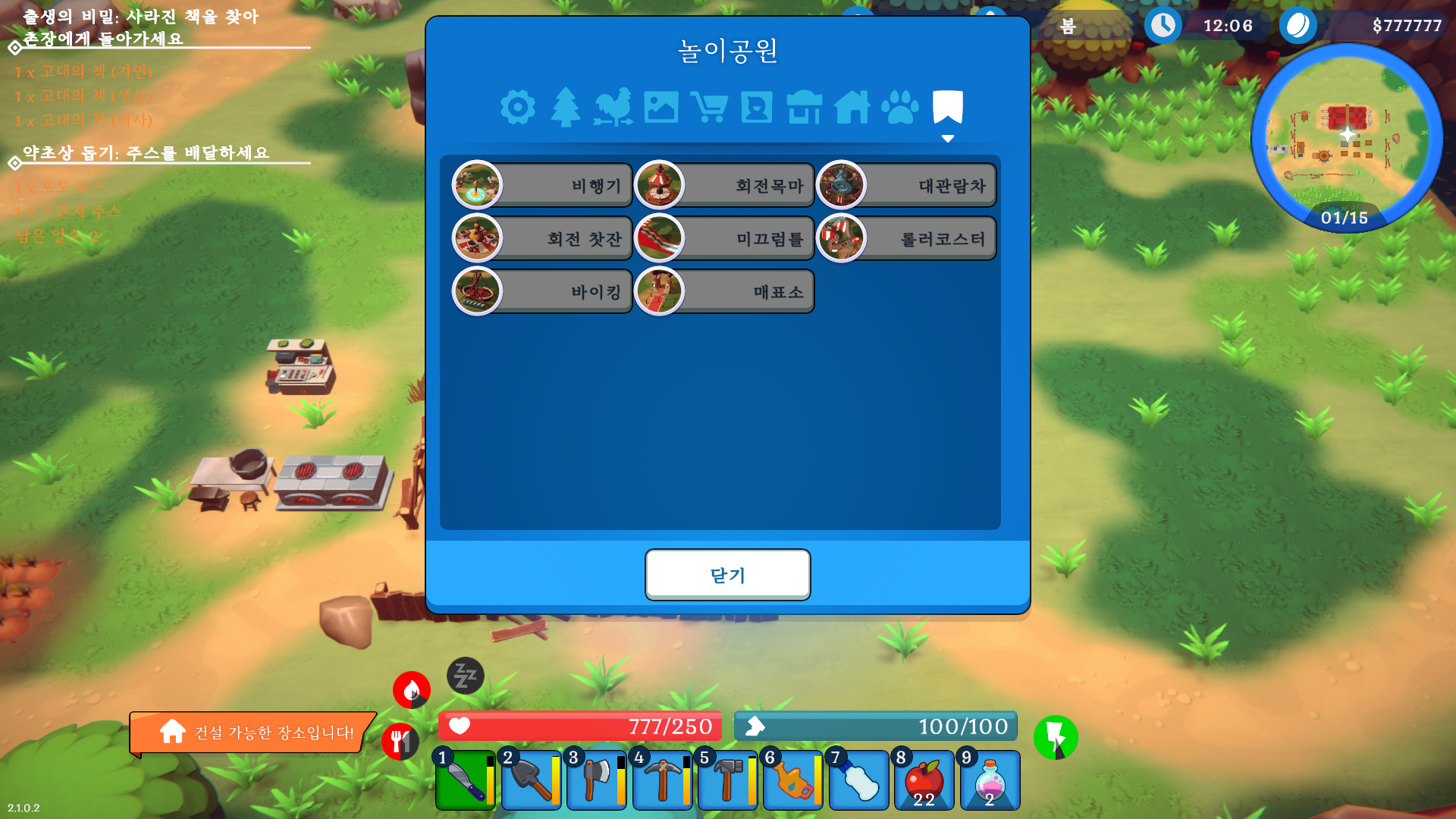Viewport: 1456px width, 819px height.
Task: Equip the apple from hotbar slot 8
Action: (x=924, y=781)
